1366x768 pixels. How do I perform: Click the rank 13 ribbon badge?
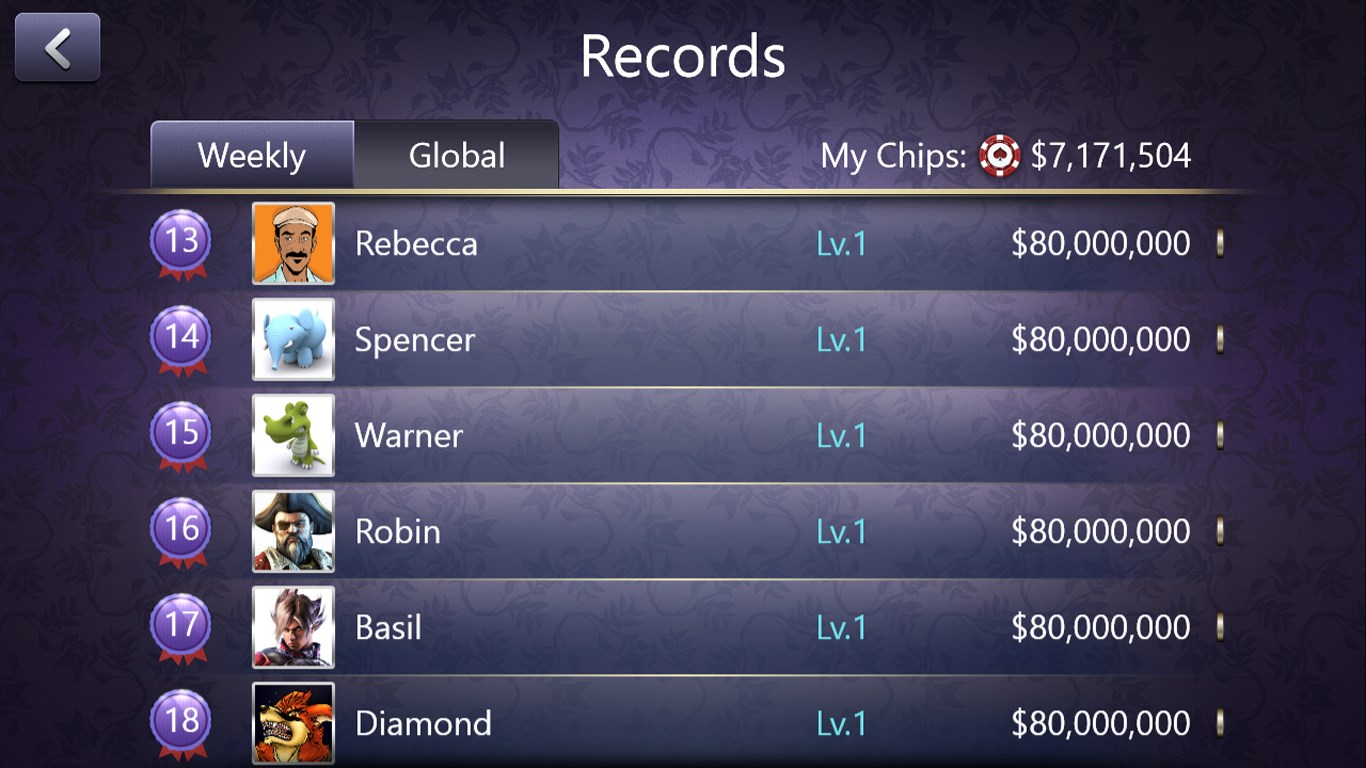tap(181, 243)
